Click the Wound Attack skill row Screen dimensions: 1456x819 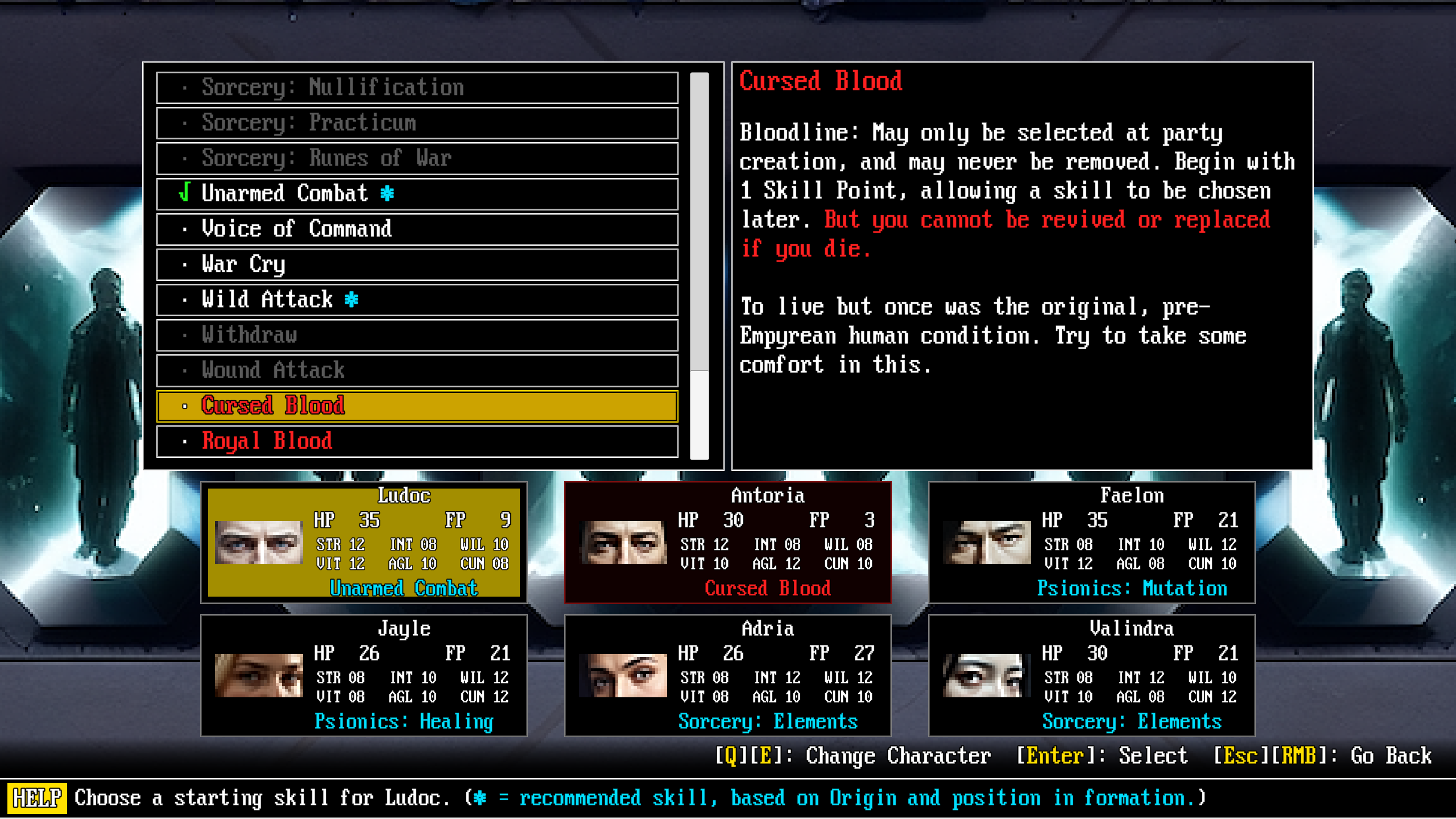pyautogui.click(x=417, y=370)
